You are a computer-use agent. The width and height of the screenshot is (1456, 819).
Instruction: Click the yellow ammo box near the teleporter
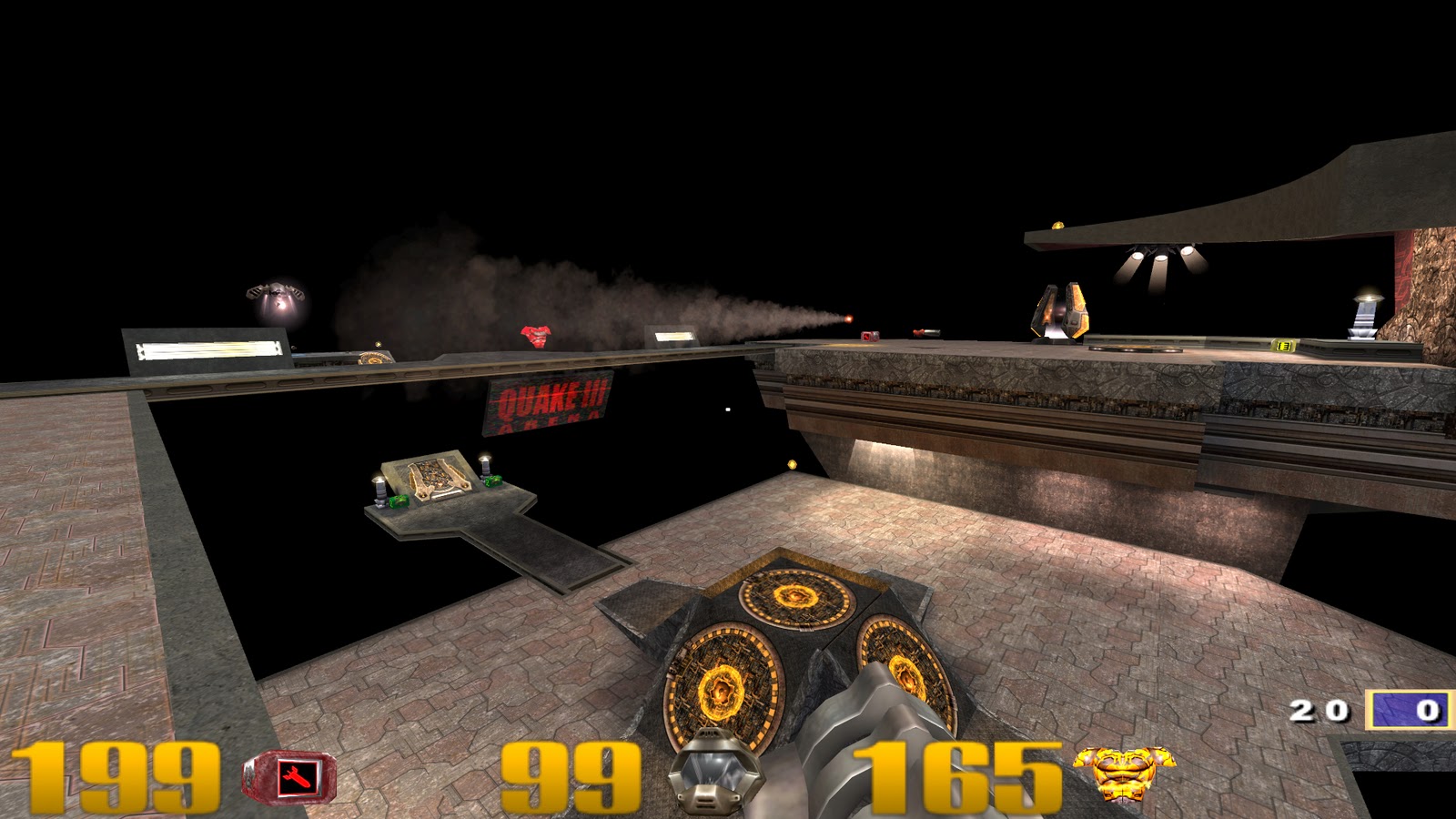[1281, 344]
